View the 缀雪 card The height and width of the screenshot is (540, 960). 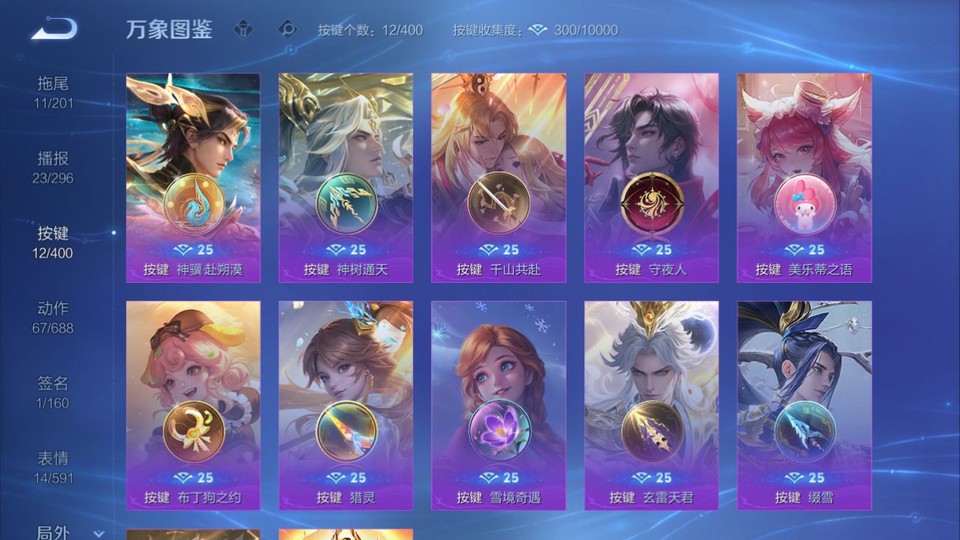tap(804, 405)
